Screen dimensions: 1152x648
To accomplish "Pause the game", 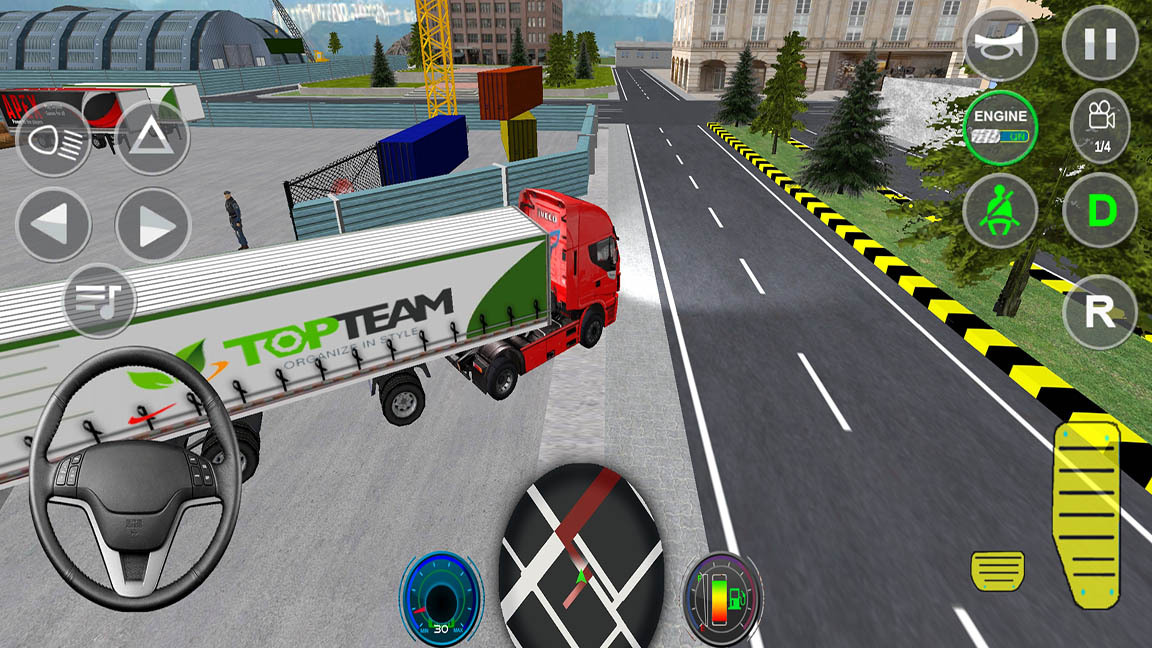I will click(x=1100, y=43).
